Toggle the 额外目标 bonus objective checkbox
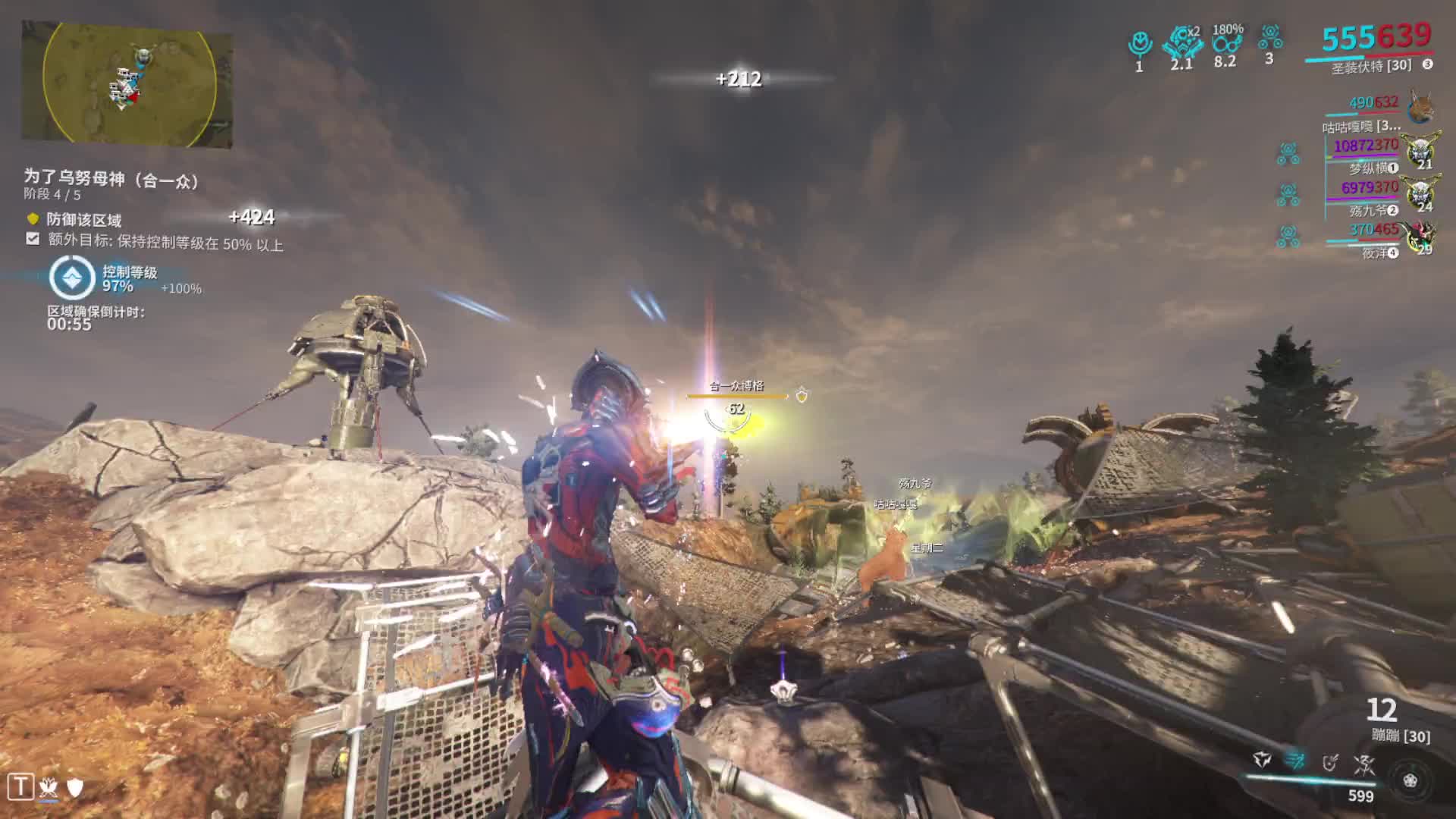 33,240
